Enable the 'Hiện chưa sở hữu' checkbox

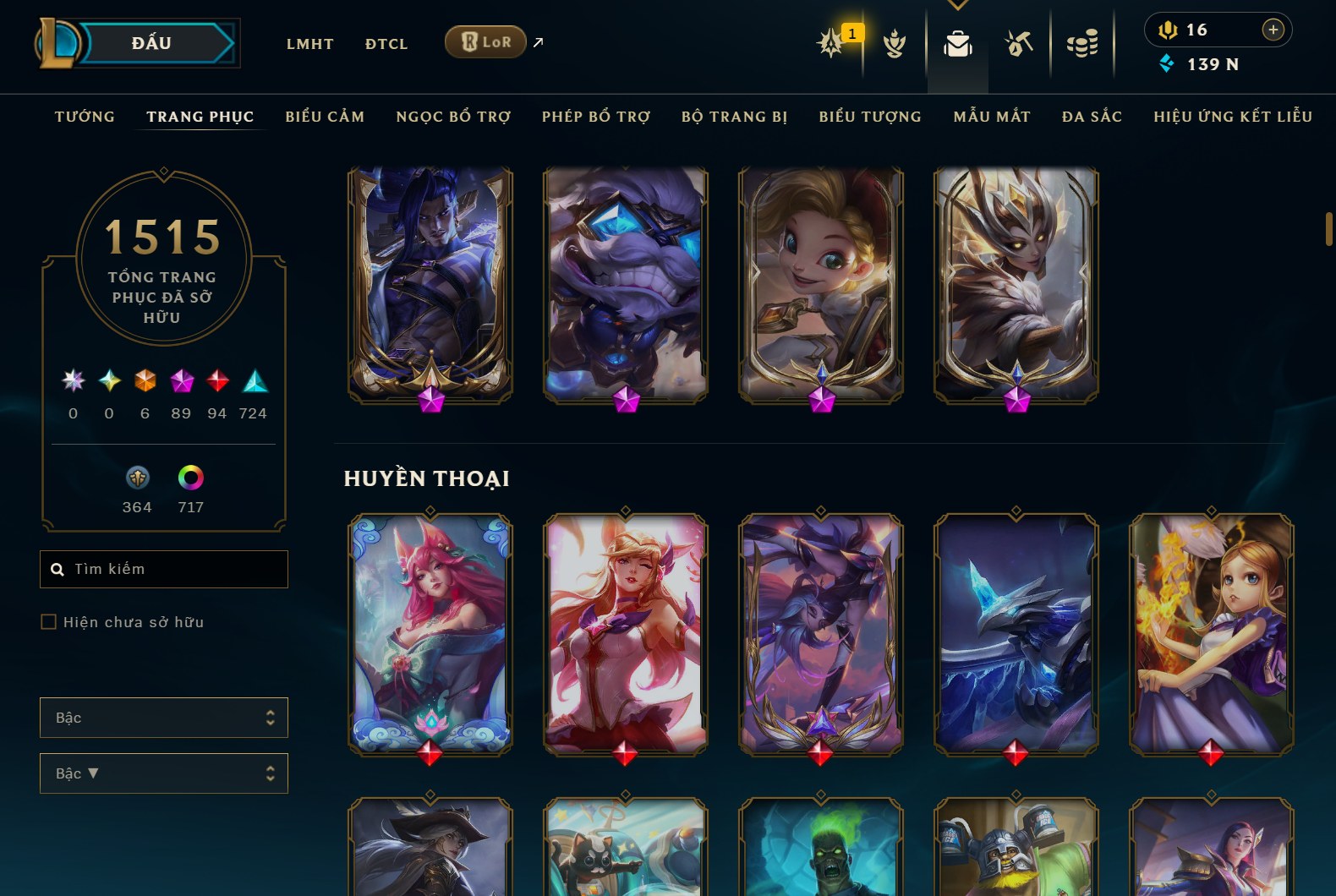48,621
